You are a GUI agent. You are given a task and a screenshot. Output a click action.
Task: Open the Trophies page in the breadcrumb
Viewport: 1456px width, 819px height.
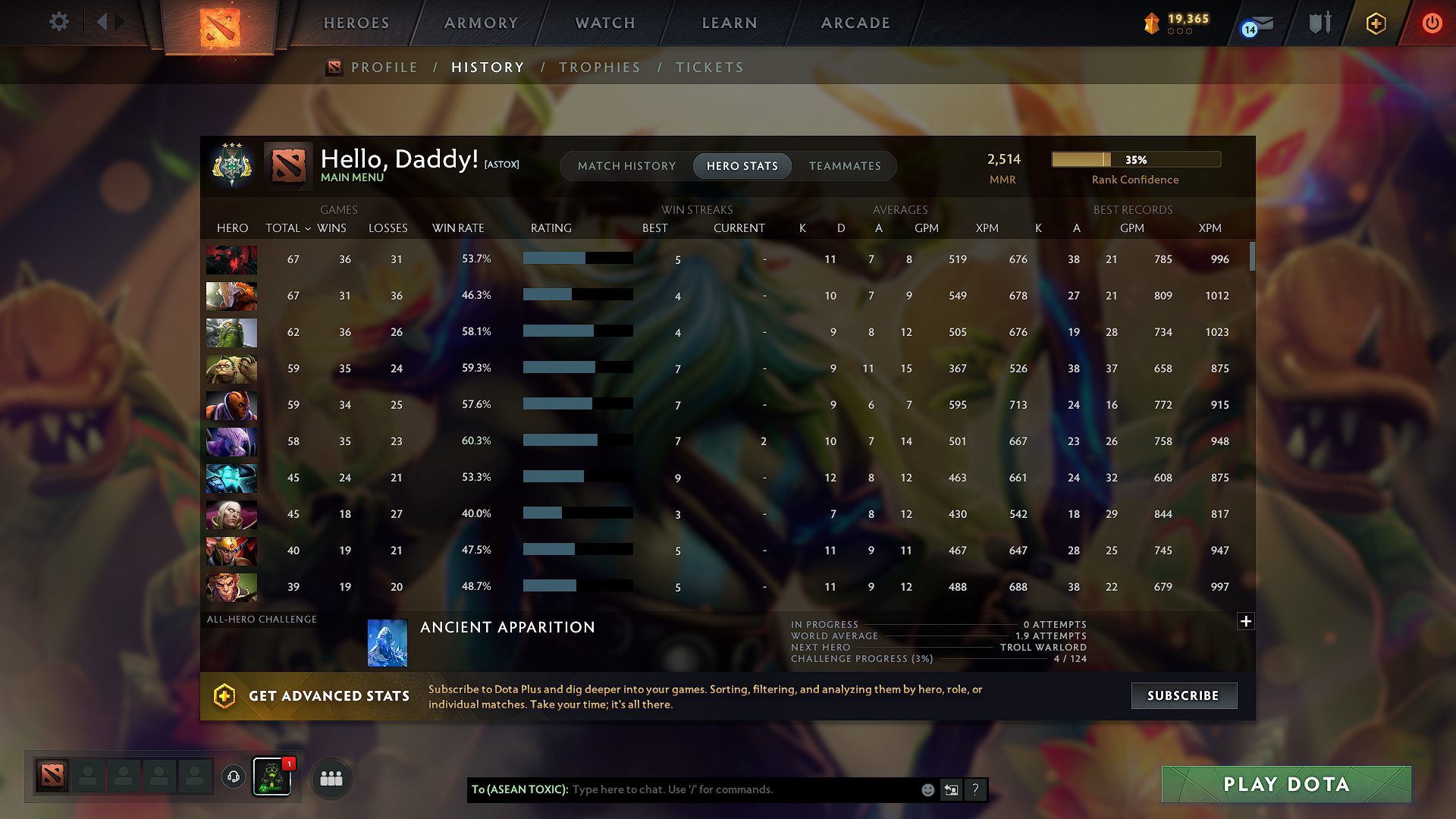click(x=600, y=67)
